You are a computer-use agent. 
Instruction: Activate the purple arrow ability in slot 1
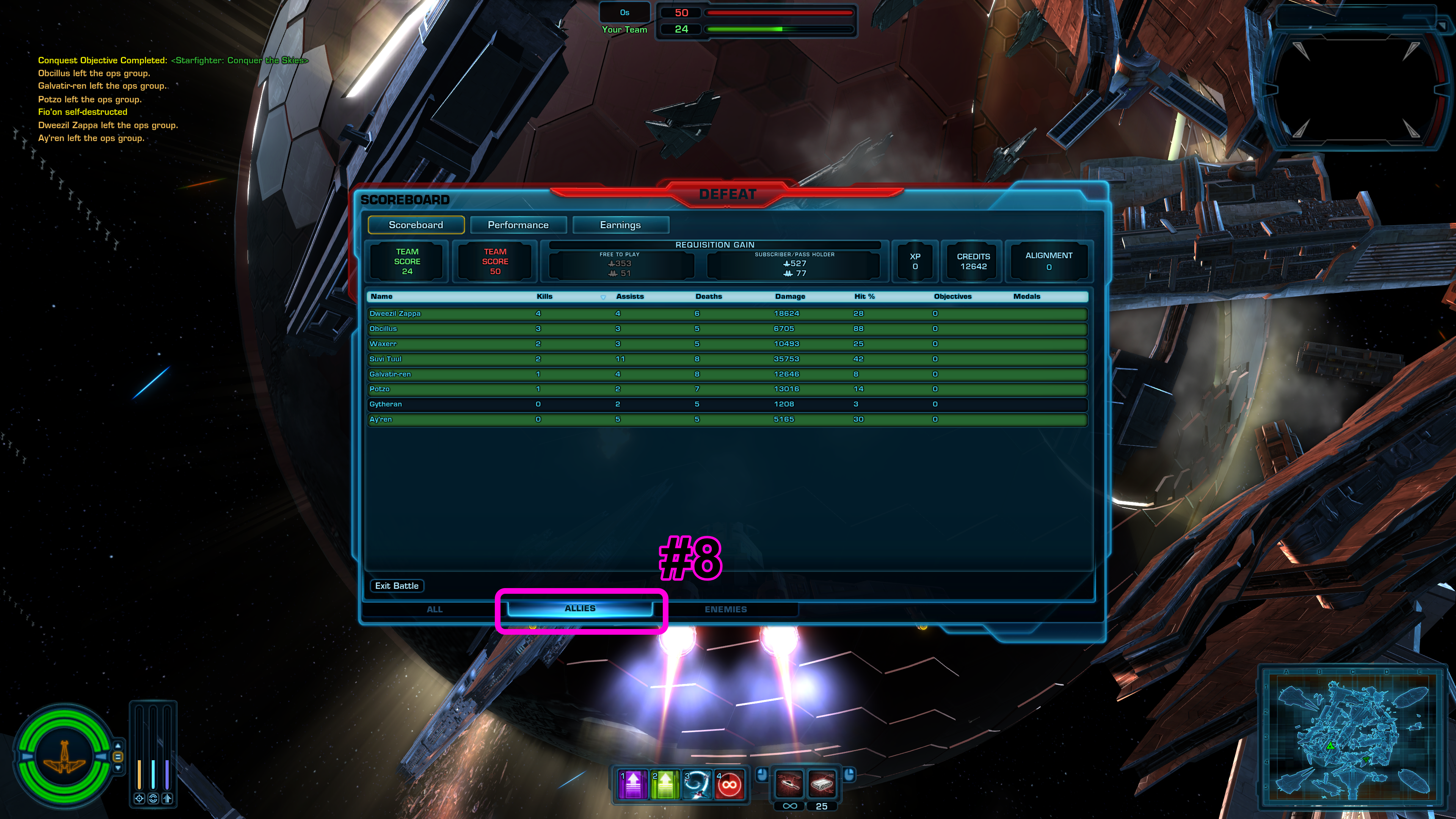633,784
